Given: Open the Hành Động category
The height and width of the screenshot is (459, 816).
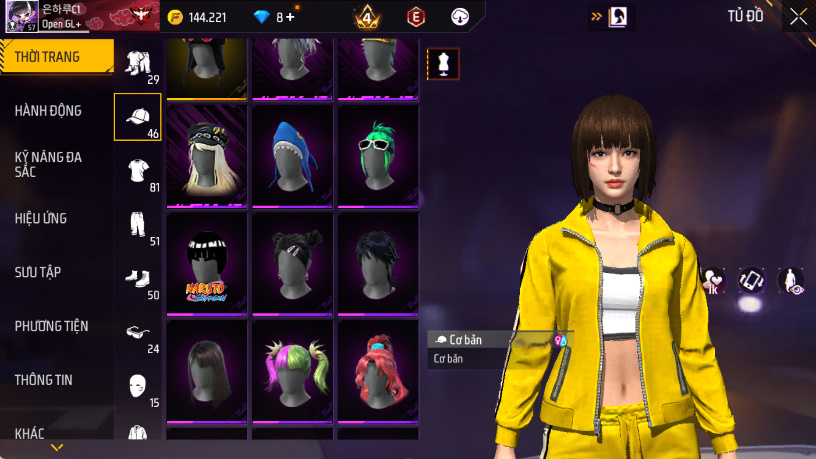Looking at the screenshot, I should (50, 111).
